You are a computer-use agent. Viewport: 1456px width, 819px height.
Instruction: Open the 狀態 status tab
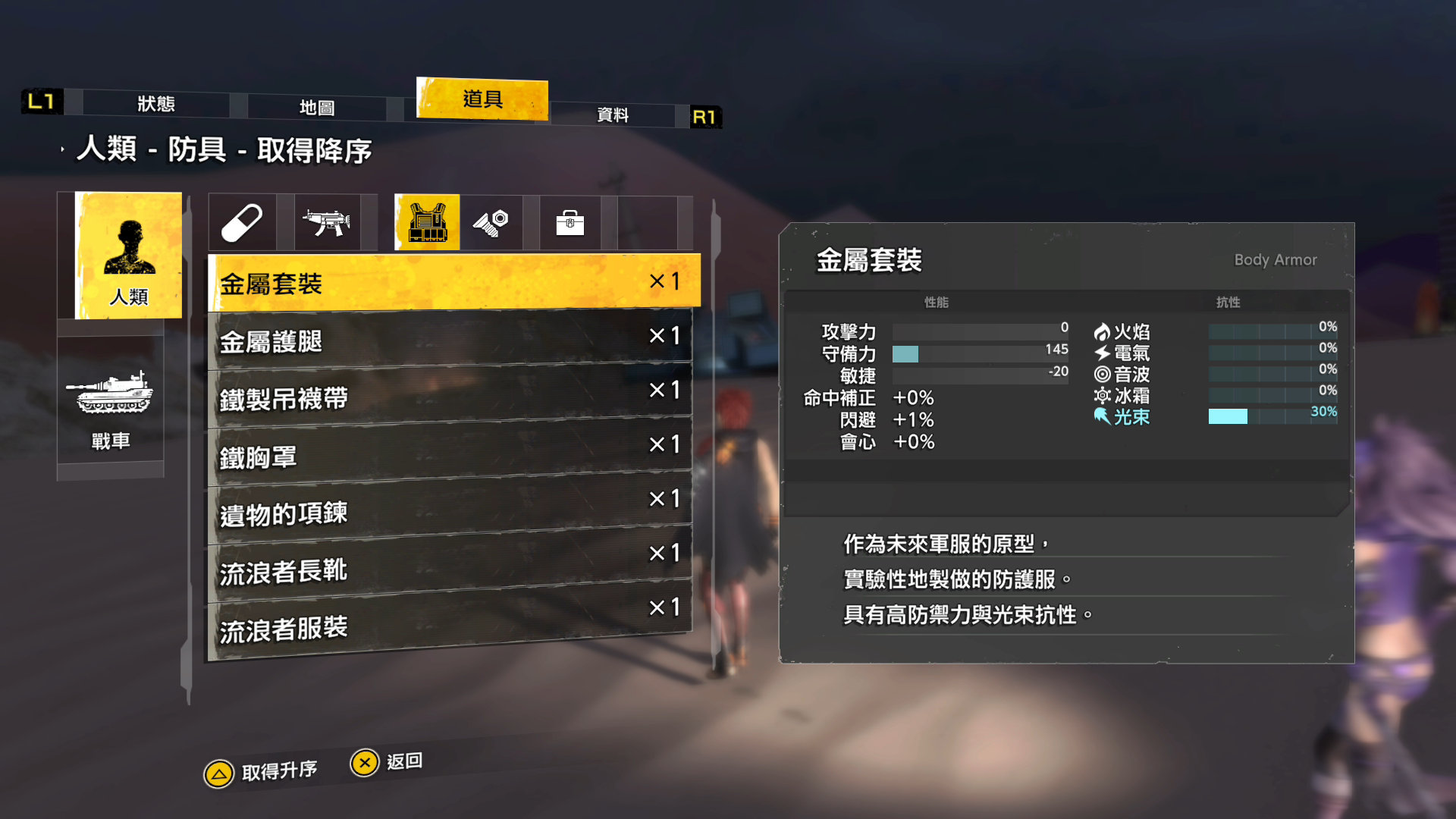(158, 105)
